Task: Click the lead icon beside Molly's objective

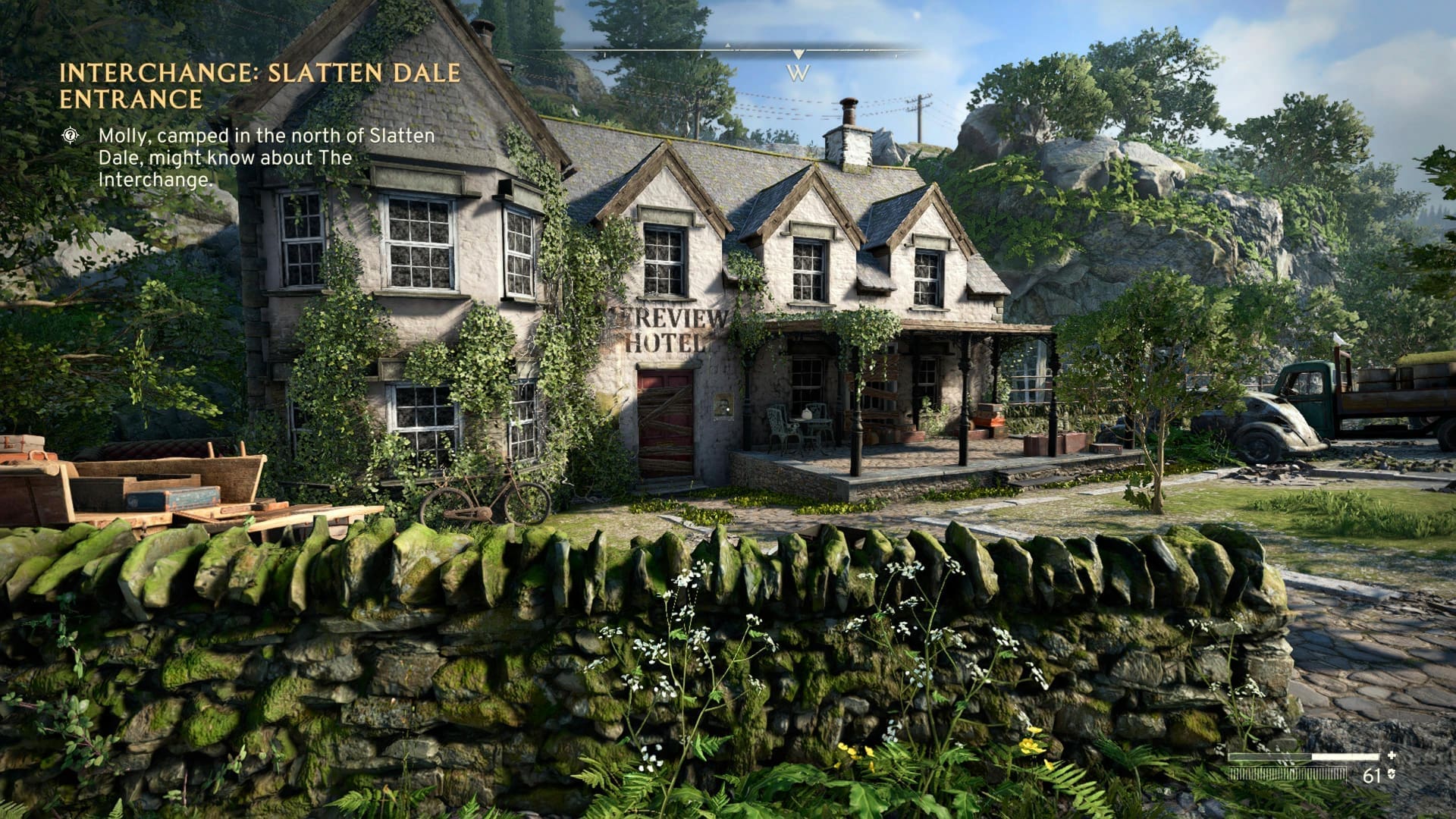Action: 71,136
